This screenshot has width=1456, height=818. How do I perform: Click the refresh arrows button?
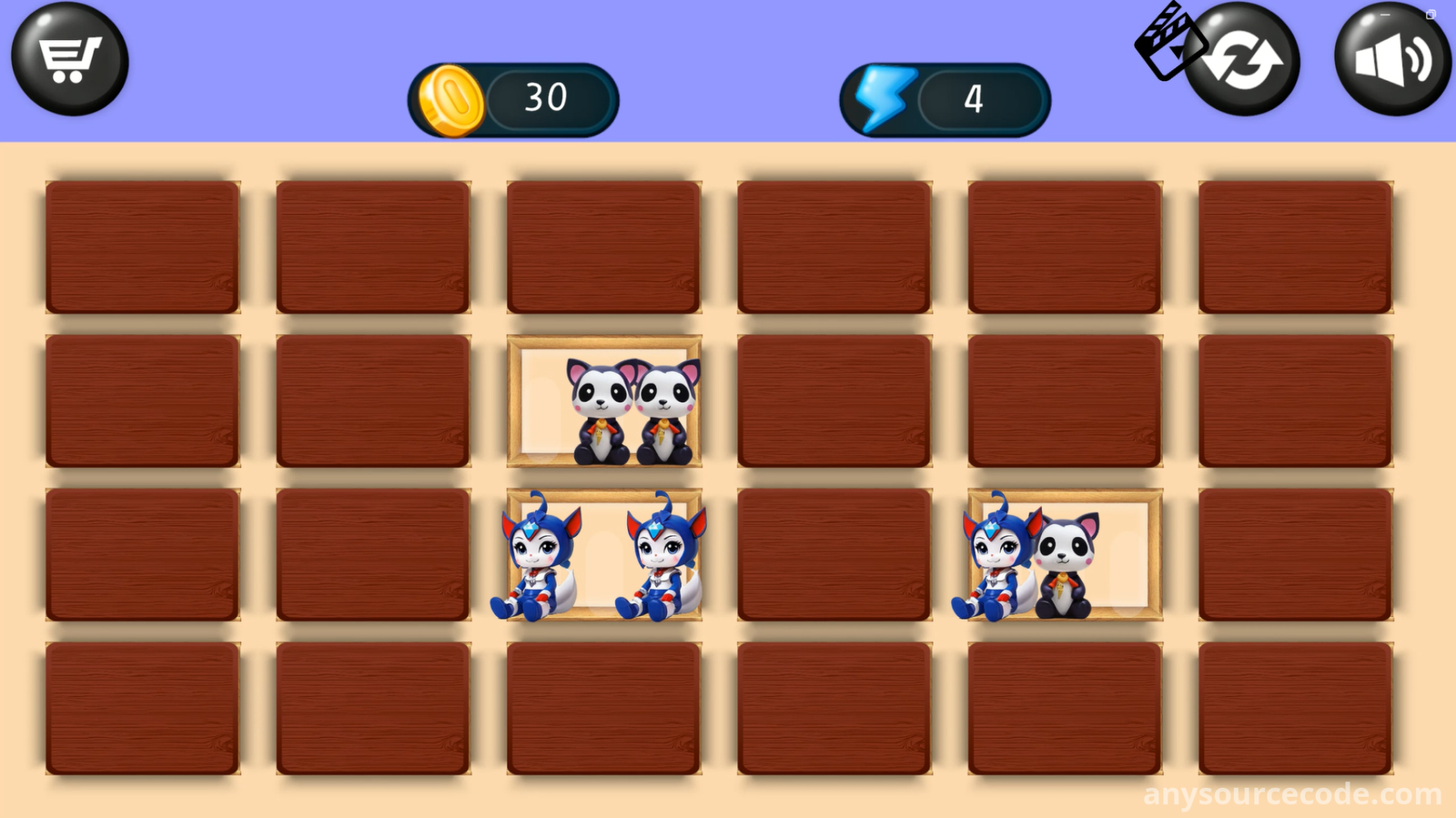(1245, 60)
